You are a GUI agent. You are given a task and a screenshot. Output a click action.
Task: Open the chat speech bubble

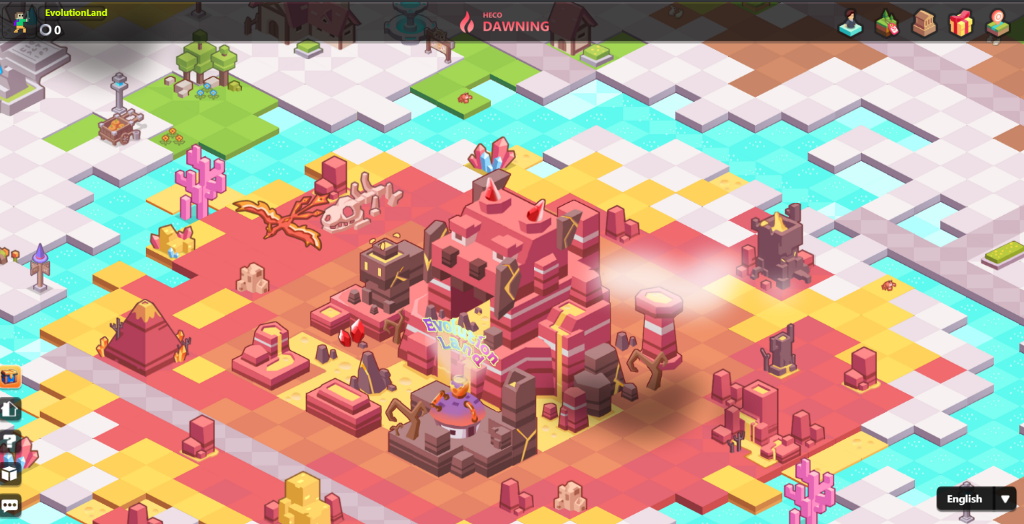11,505
